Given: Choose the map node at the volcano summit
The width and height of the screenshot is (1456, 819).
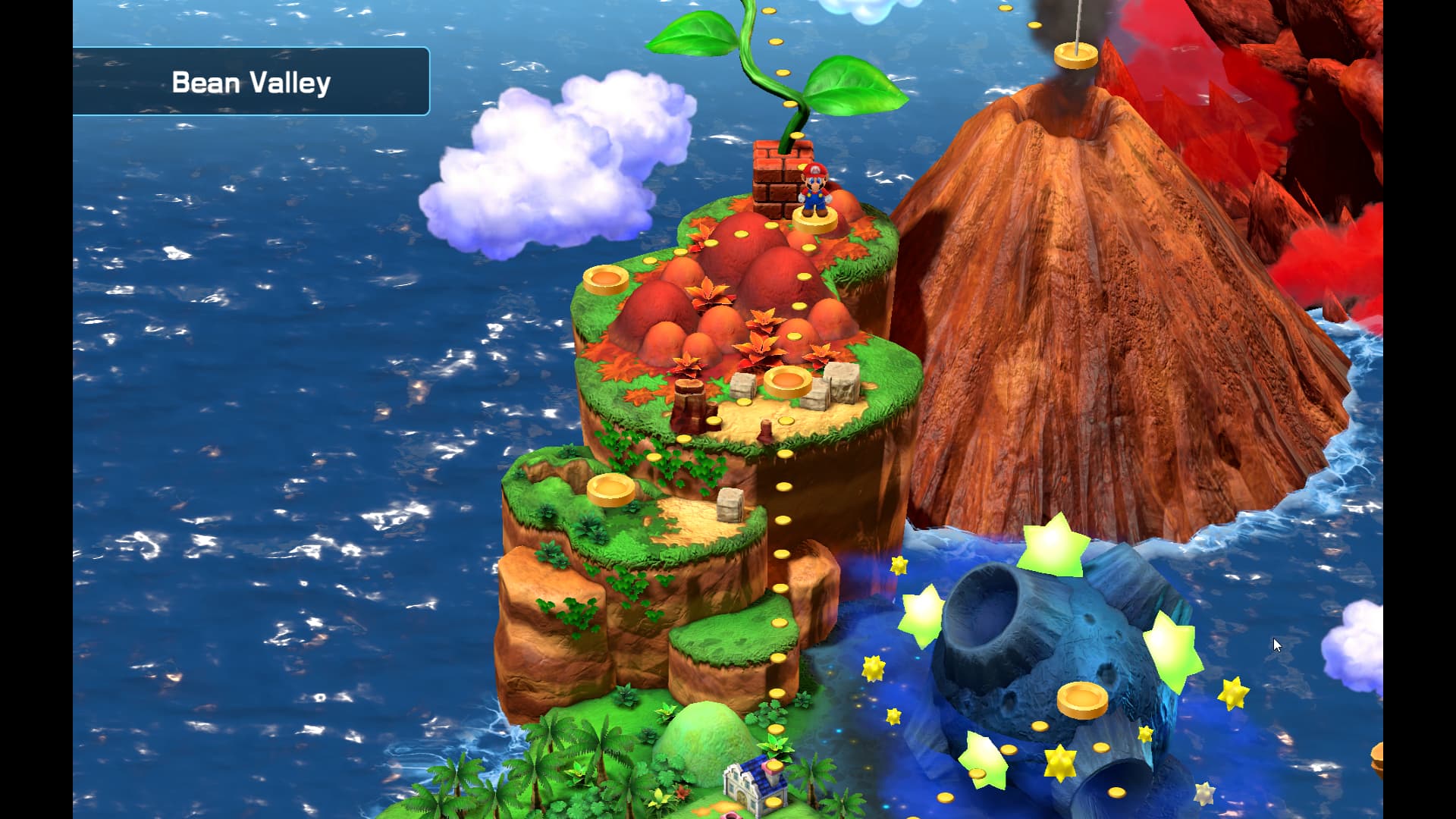Looking at the screenshot, I should click(x=1075, y=55).
